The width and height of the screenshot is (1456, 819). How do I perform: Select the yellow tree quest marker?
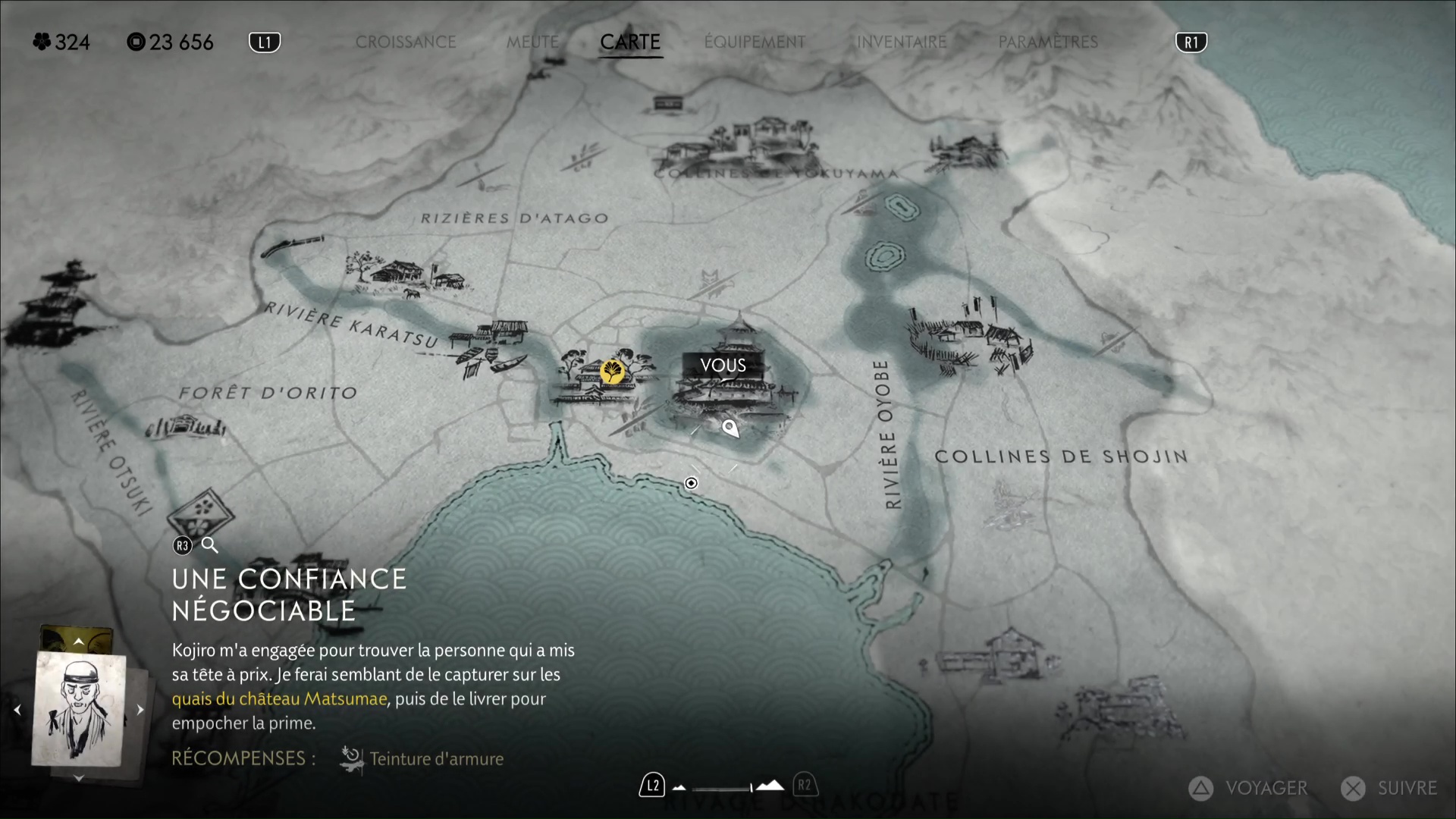click(612, 372)
